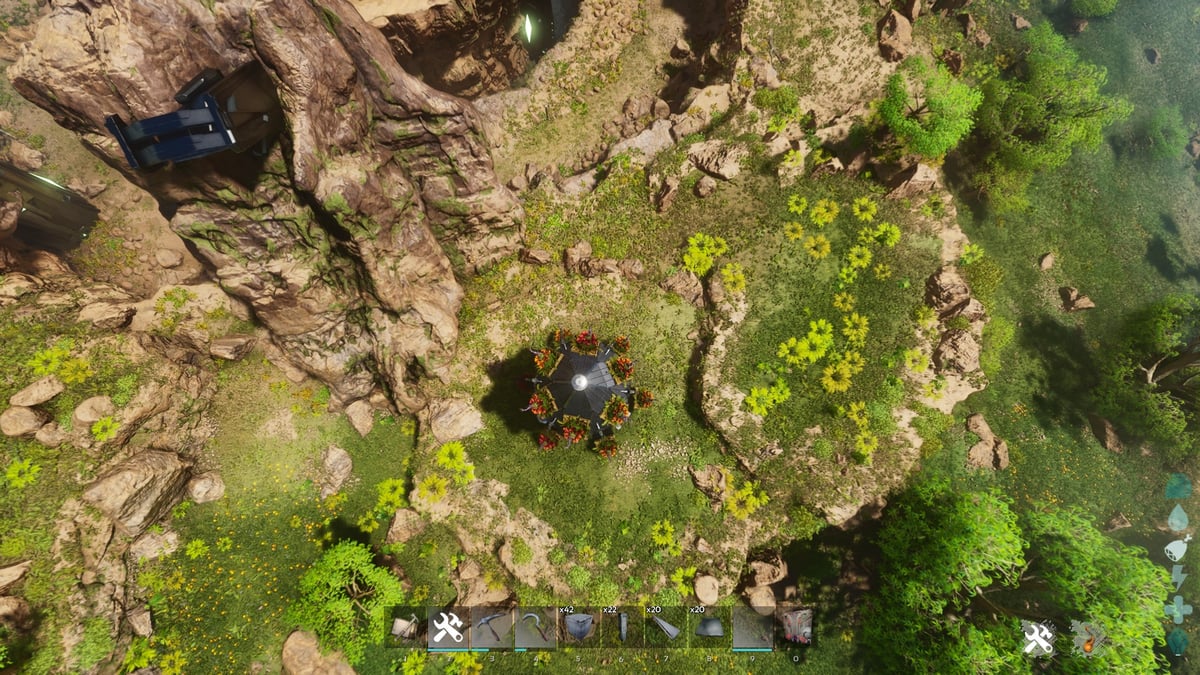Use the red and white item in the last hotbar slot
Image resolution: width=1200 pixels, height=675 pixels.
tap(795, 627)
